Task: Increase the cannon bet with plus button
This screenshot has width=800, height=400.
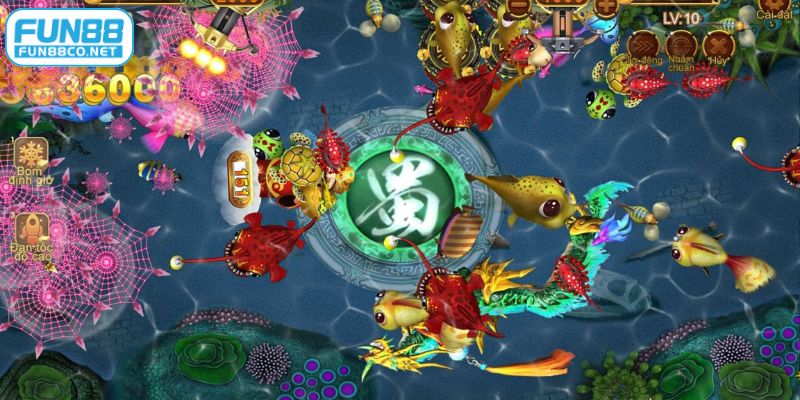Action: click(x=606, y=5)
